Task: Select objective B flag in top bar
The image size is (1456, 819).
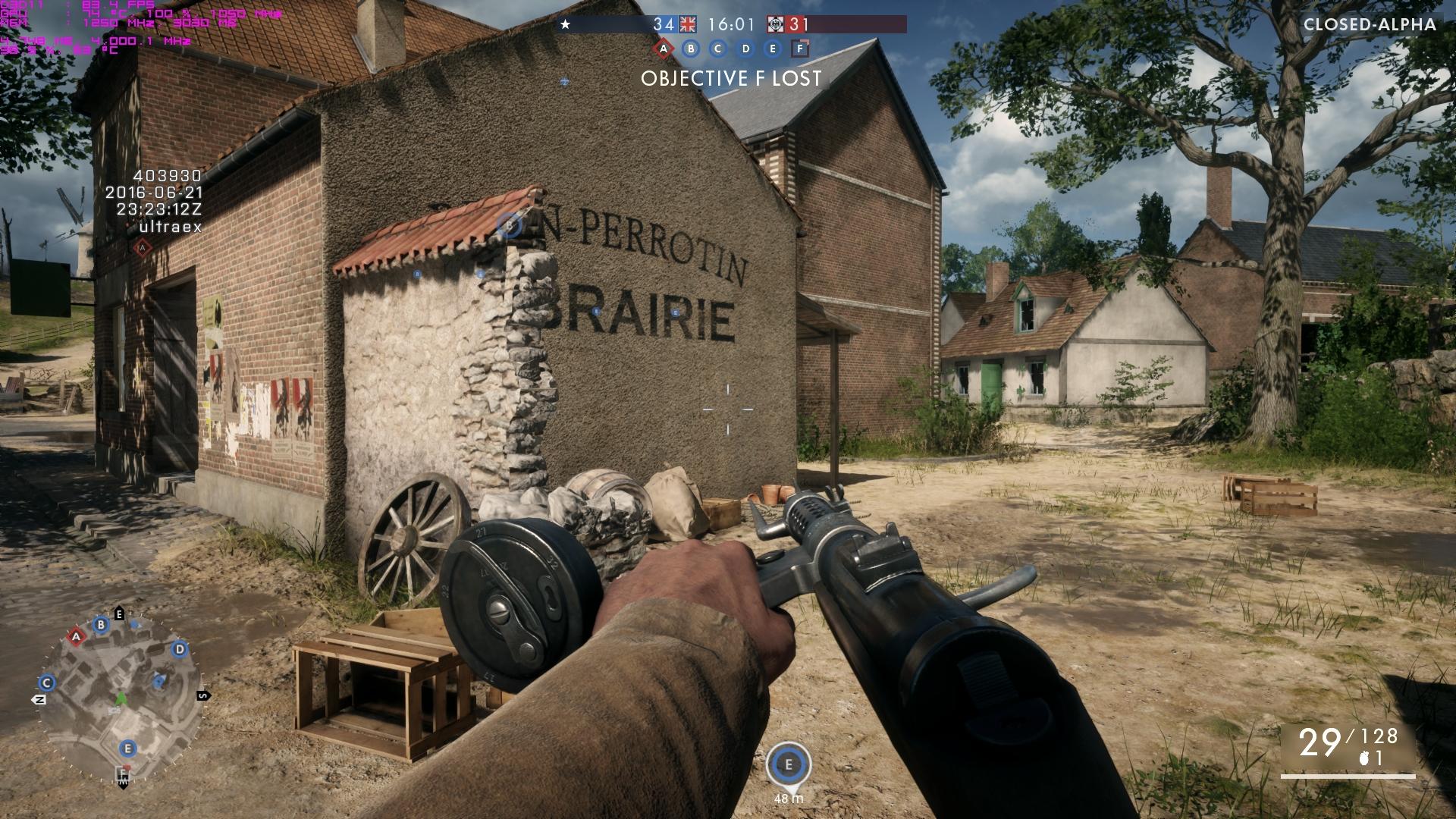Action: [691, 49]
